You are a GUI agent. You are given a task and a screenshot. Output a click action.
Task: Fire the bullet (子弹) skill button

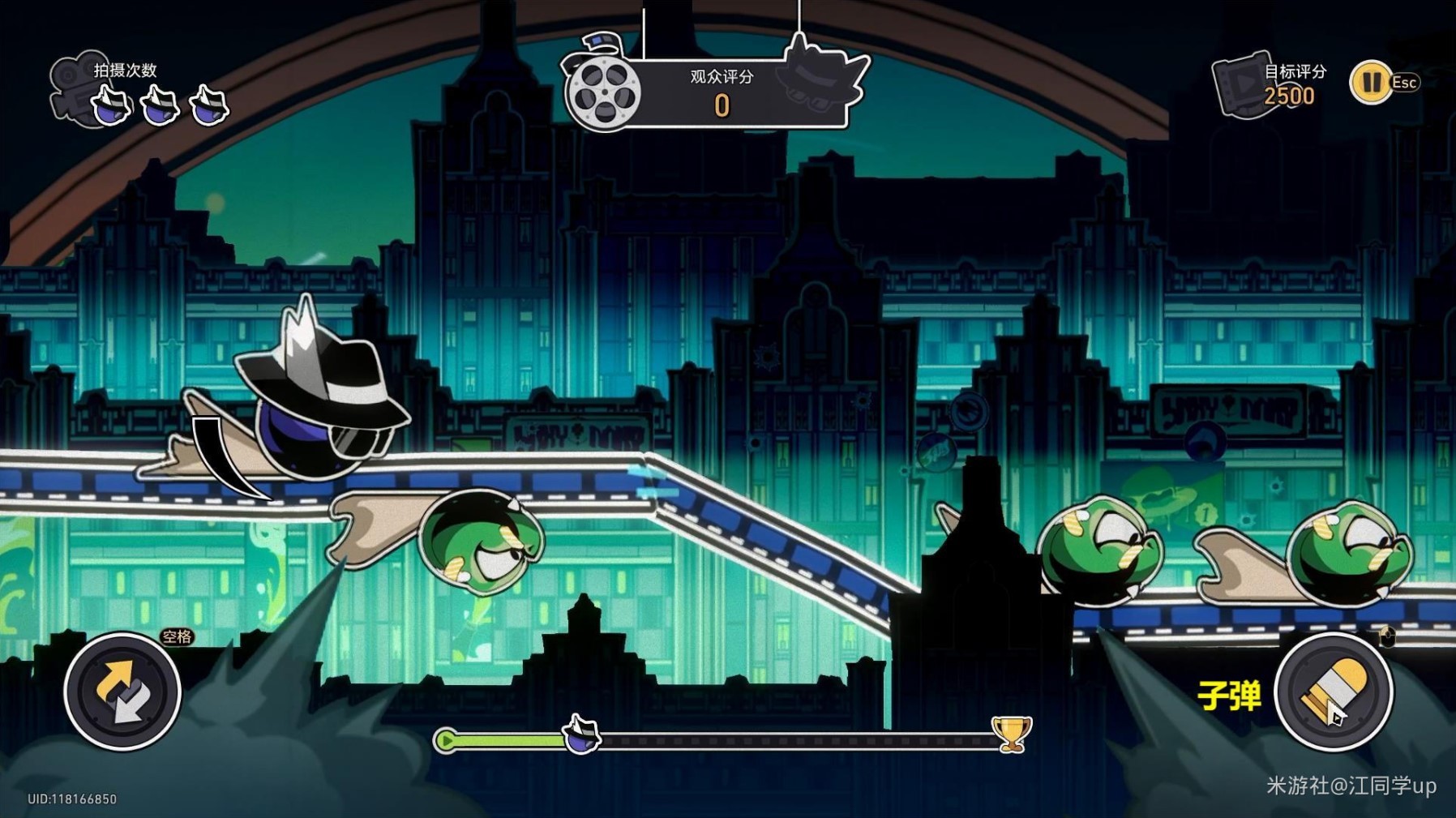(x=1333, y=693)
